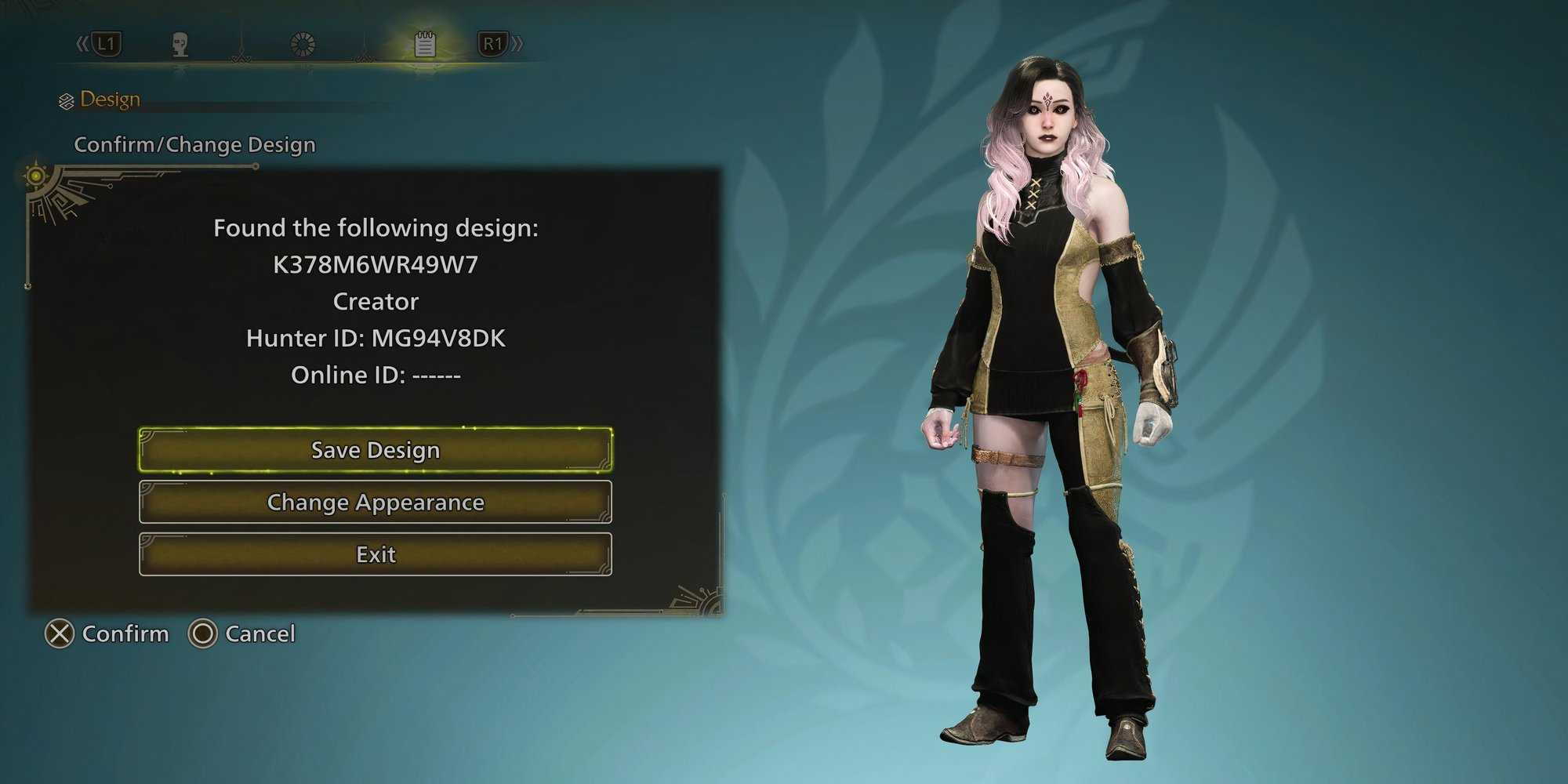Exit the design confirmation dialog

point(376,554)
